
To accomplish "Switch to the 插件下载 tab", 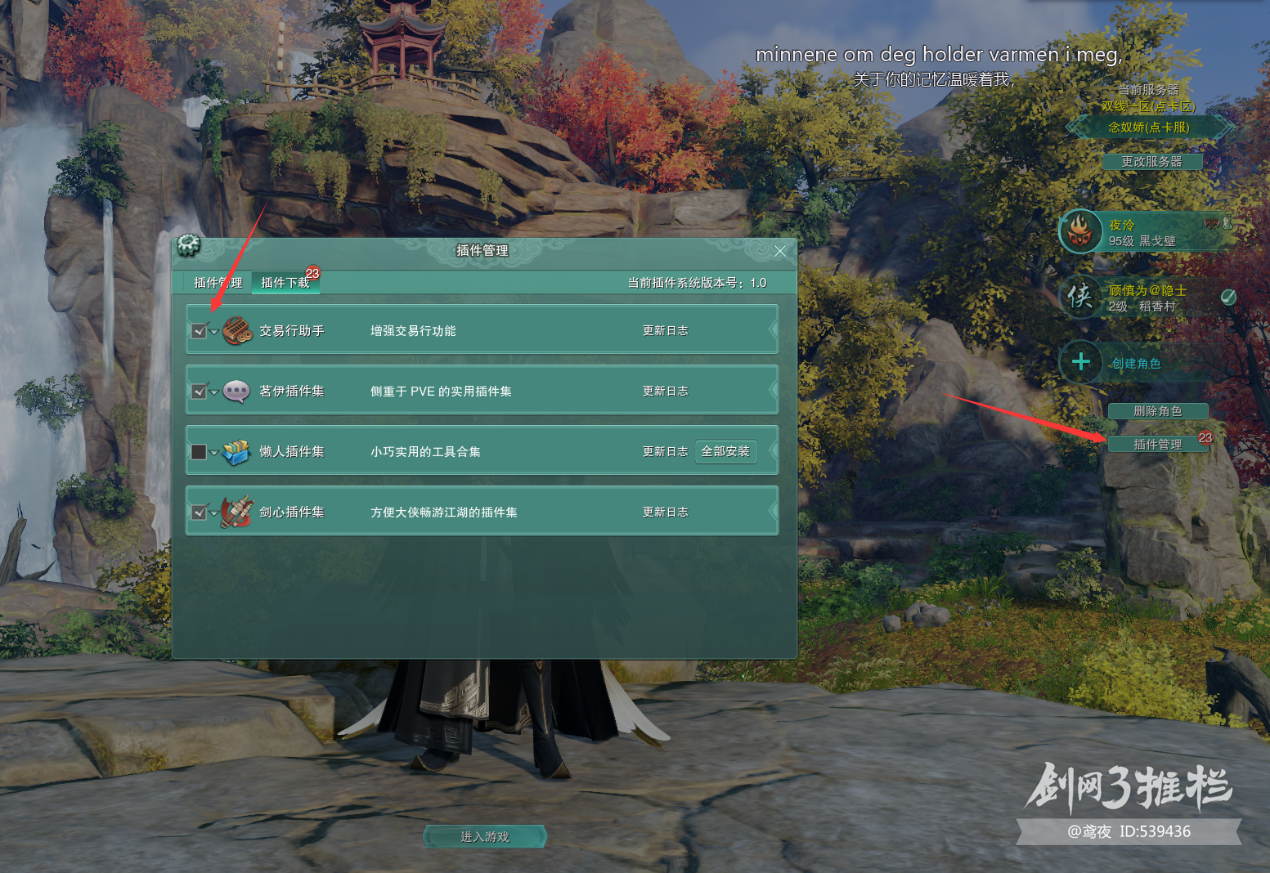I will (285, 283).
